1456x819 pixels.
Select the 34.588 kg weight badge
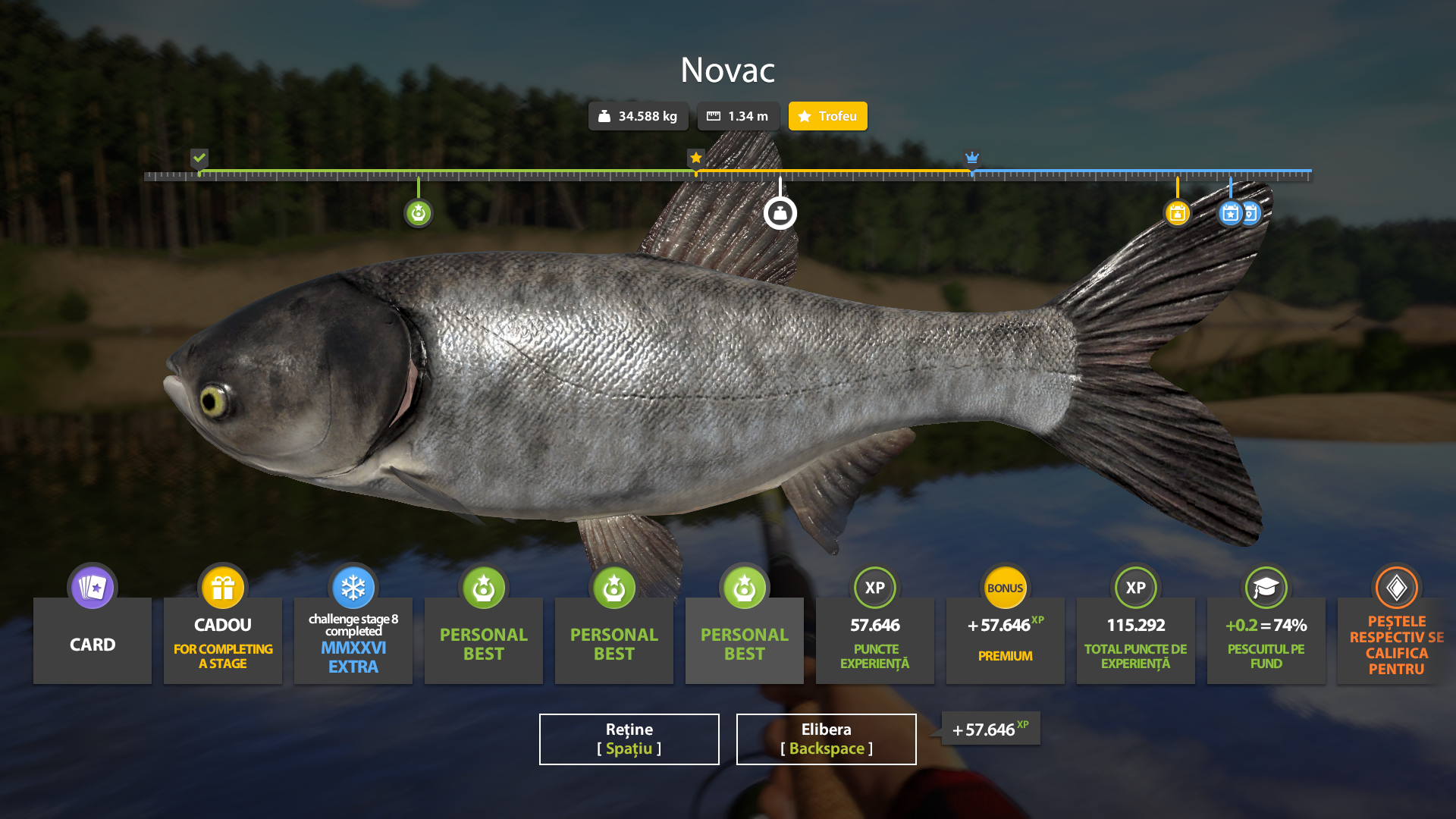639,116
